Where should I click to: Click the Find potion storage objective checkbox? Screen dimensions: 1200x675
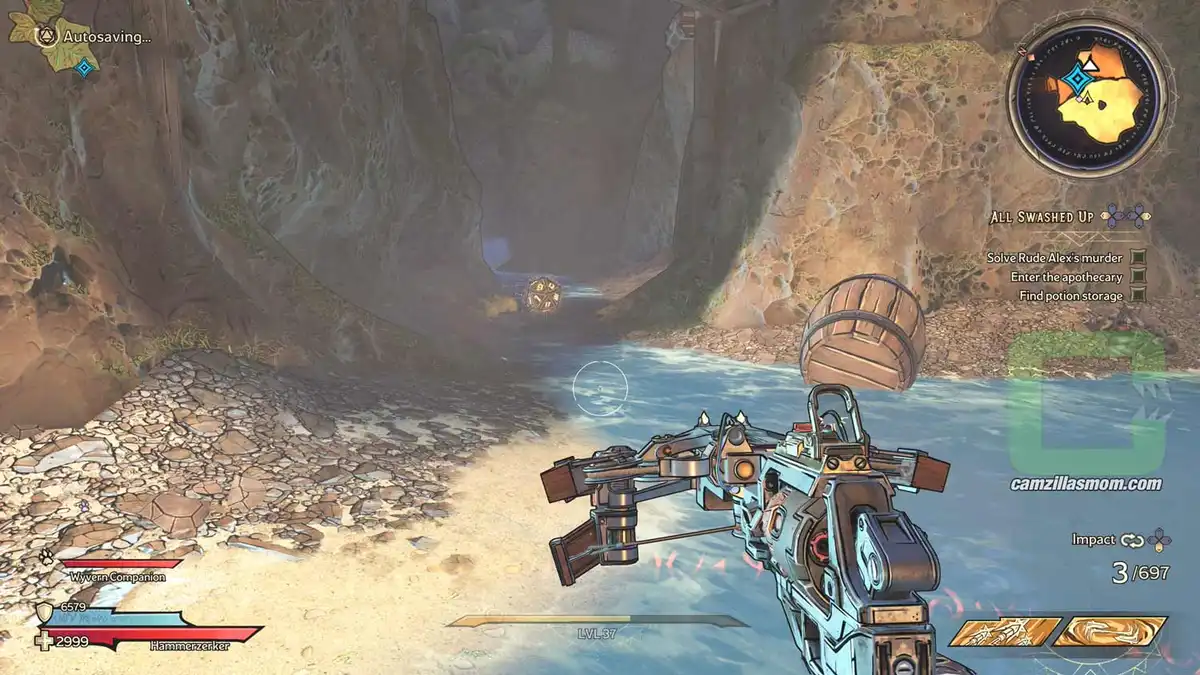(x=1138, y=296)
